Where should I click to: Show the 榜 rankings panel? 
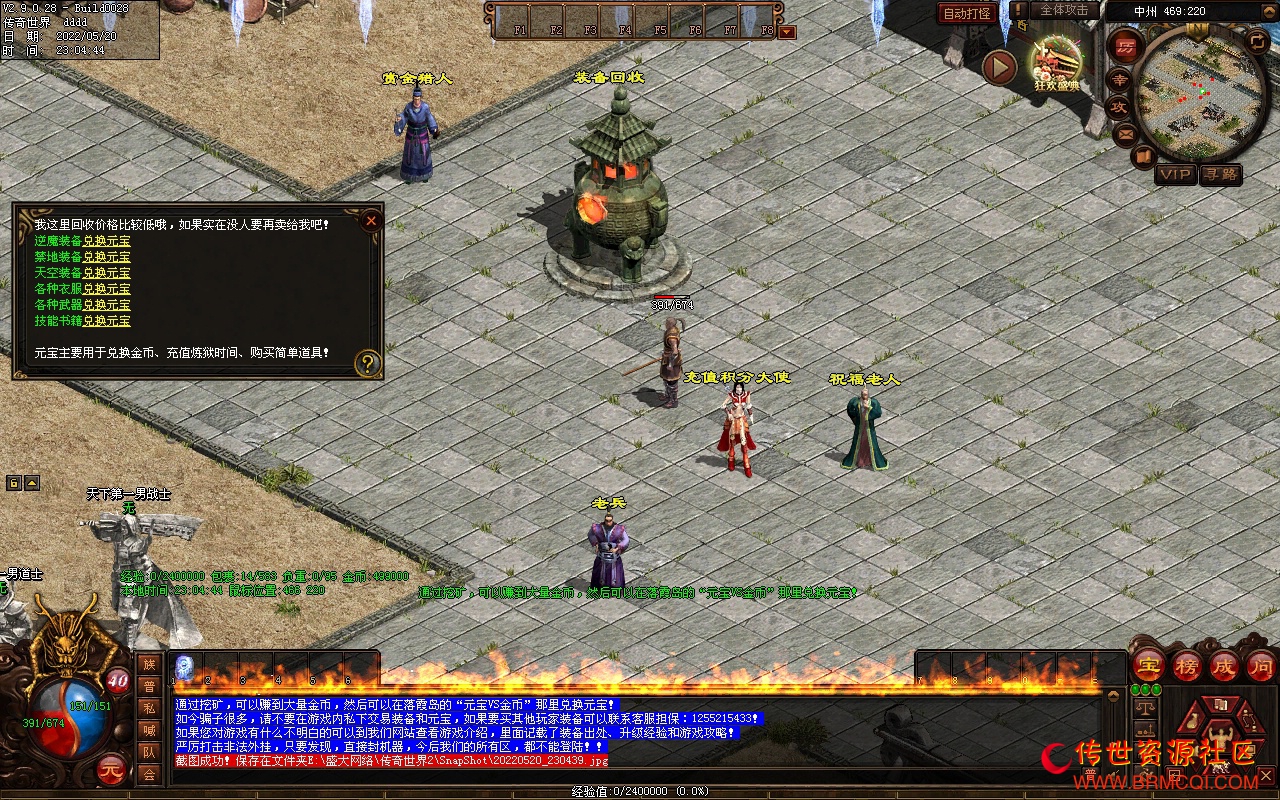1187,665
